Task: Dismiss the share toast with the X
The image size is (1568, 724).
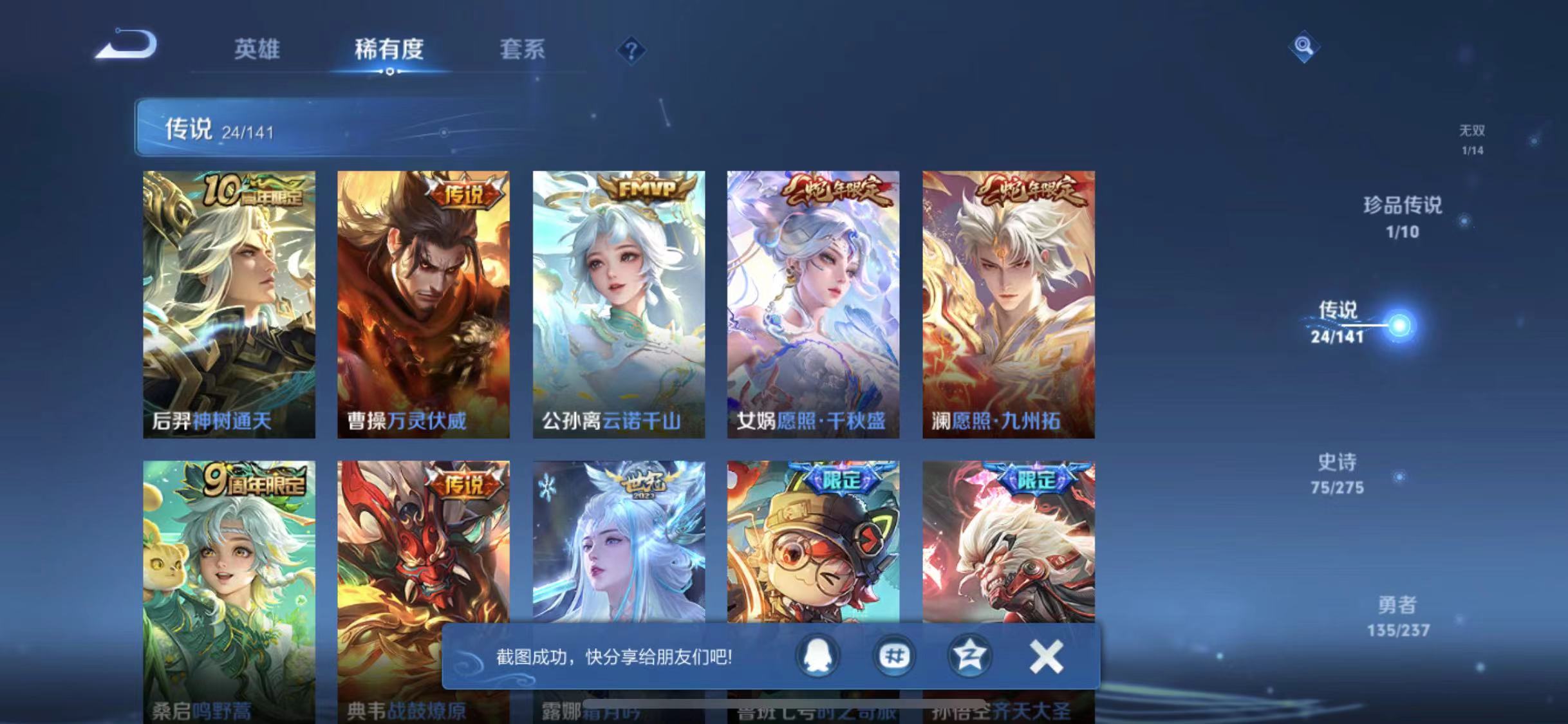Action: click(x=1046, y=657)
